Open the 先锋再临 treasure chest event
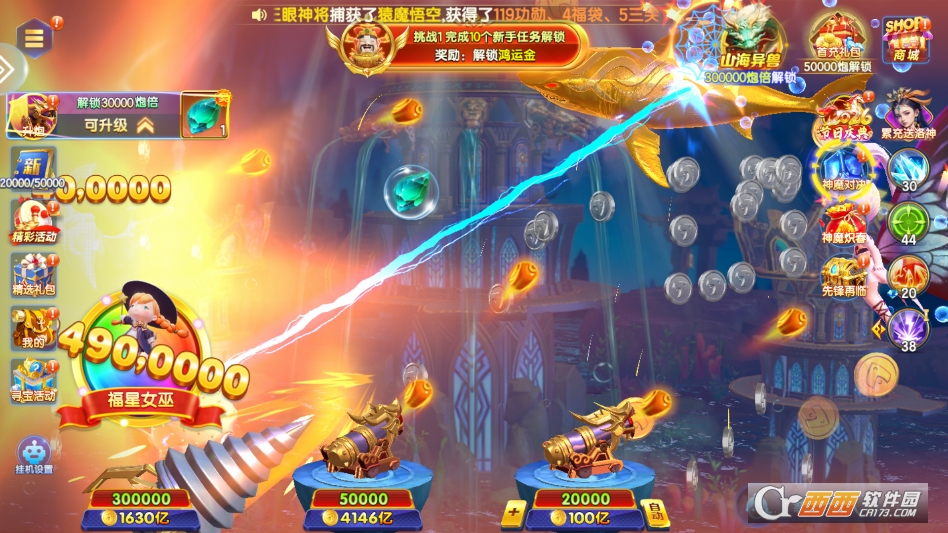948x533 pixels. (840, 273)
